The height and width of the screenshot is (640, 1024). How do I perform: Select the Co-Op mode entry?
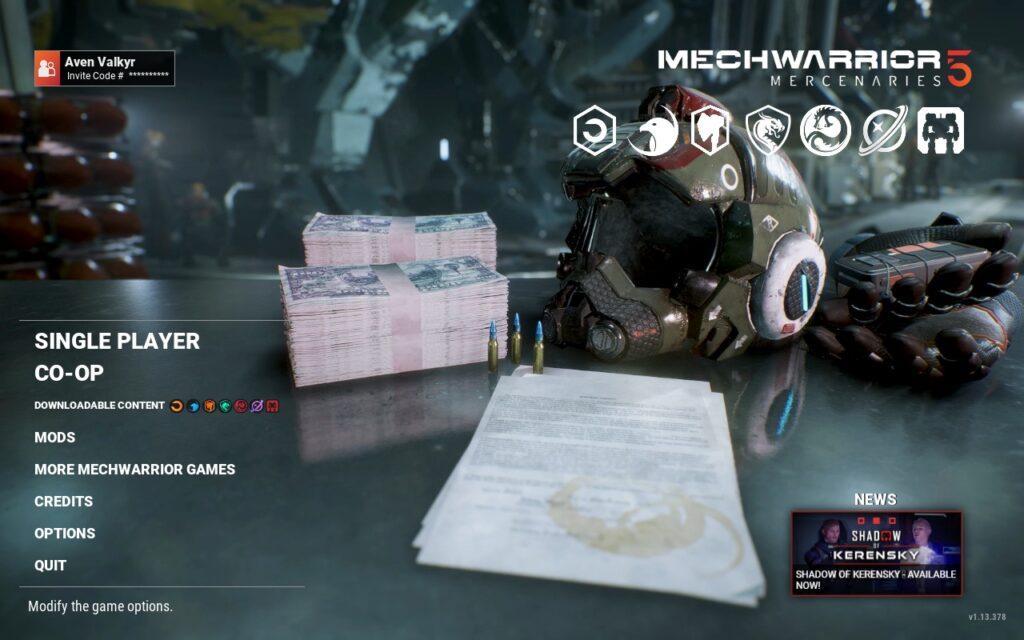coord(69,373)
